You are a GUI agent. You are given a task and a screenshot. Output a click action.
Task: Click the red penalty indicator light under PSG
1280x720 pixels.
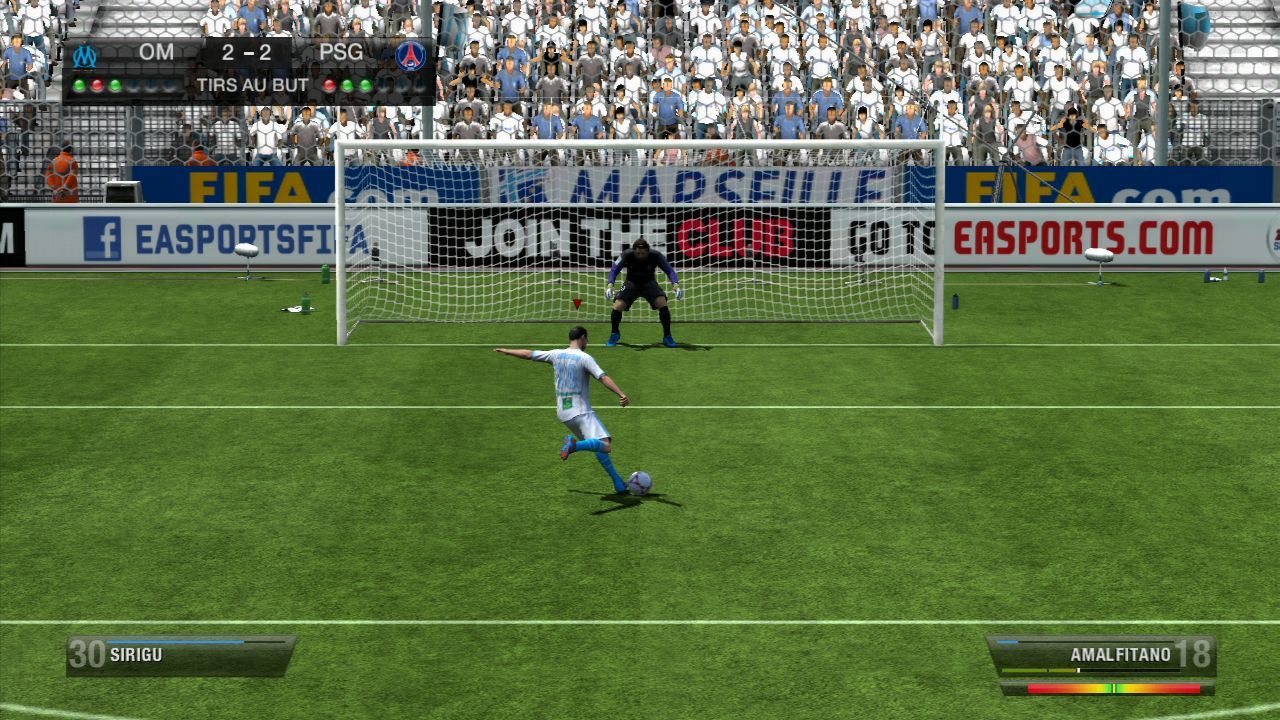330,83
